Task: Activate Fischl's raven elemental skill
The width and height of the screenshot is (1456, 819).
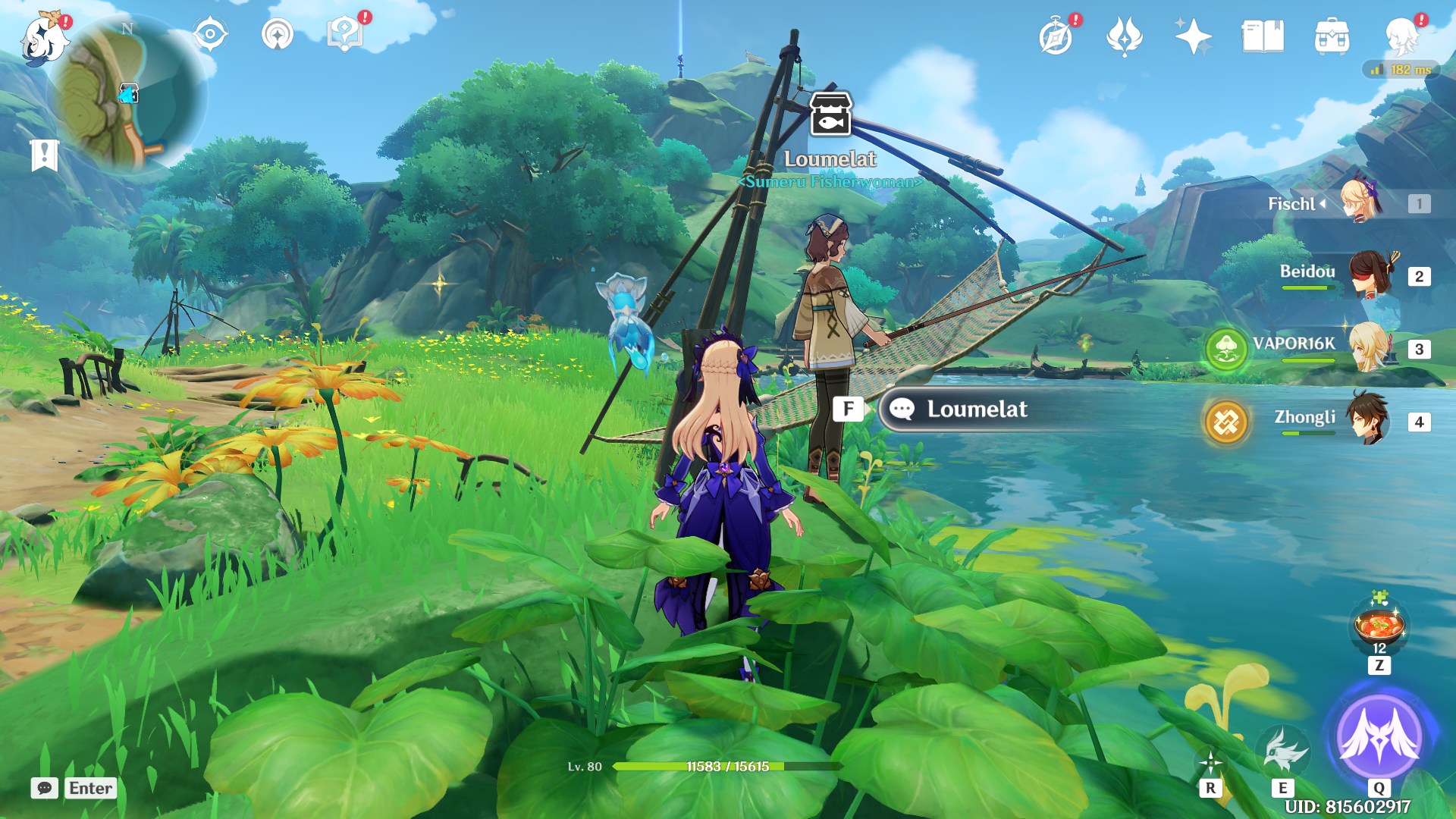Action: 1282,751
